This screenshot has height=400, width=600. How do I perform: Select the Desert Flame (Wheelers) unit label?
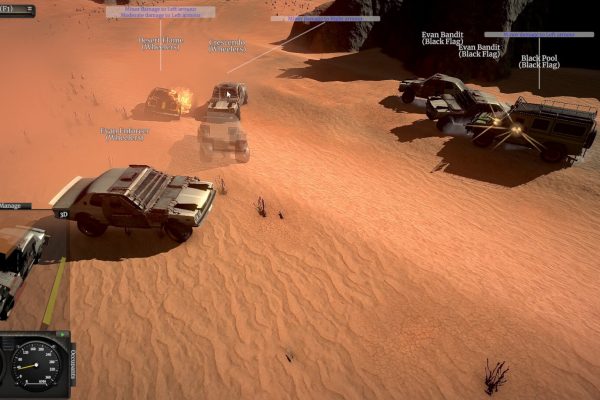[x=160, y=43]
